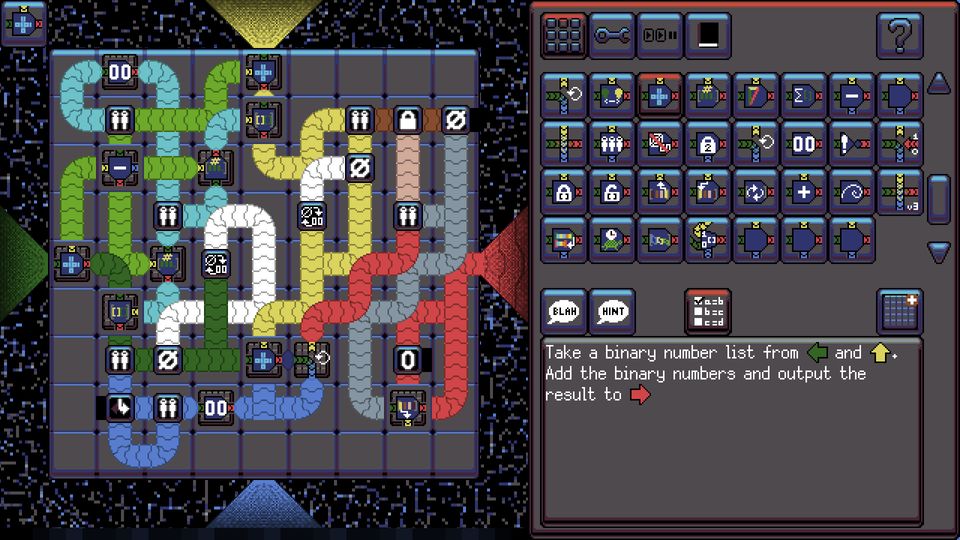
Task: Click the play/pause step controls button
Action: point(660,36)
